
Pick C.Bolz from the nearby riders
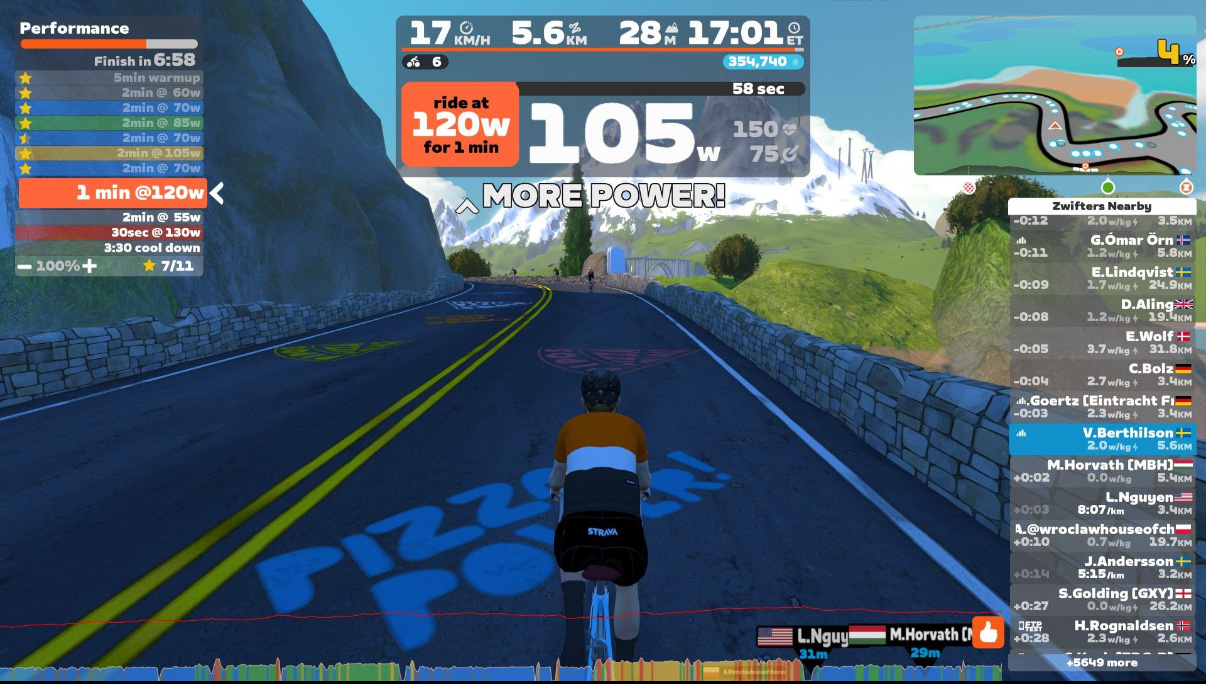(1101, 374)
